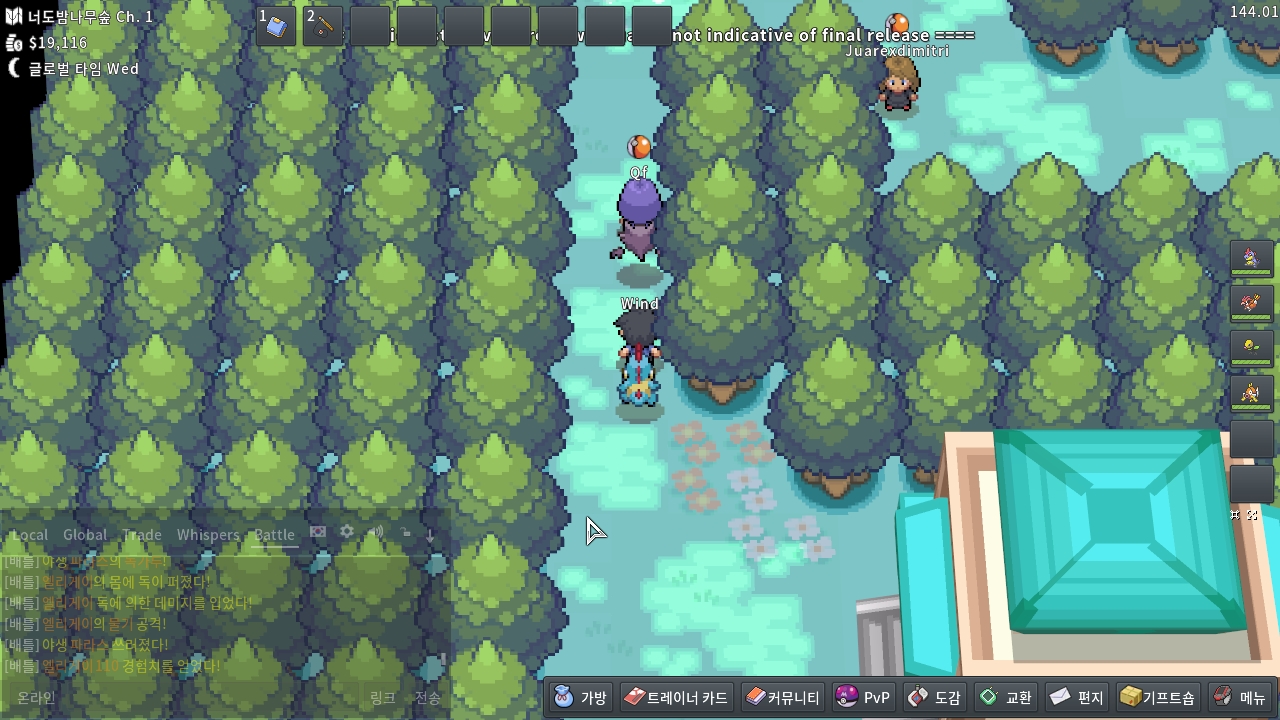This screenshot has height=720, width=1280.
Task: Open the 메뉴 main menu
Action: coord(1240,697)
